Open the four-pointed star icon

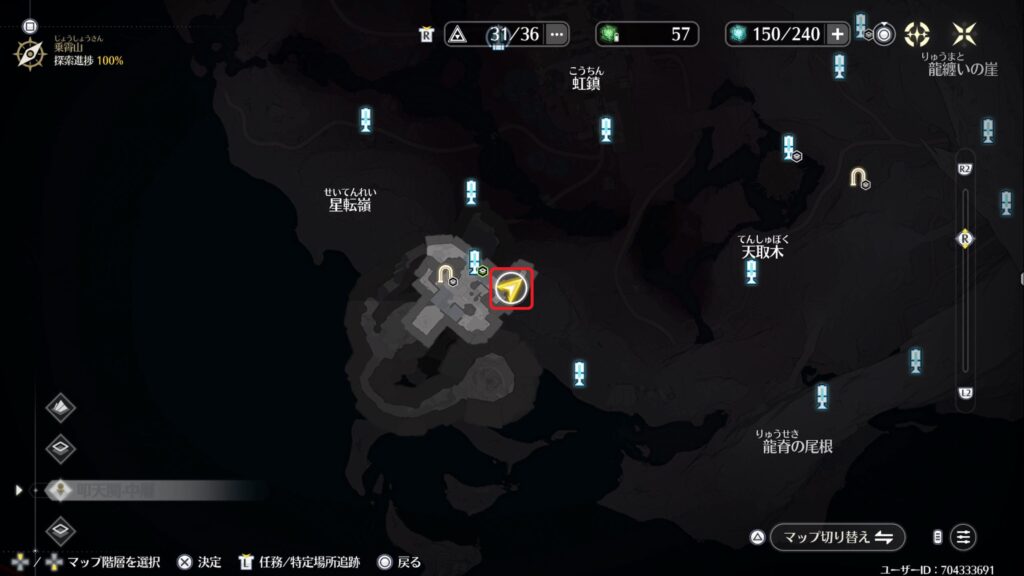pyautogui.click(x=965, y=34)
